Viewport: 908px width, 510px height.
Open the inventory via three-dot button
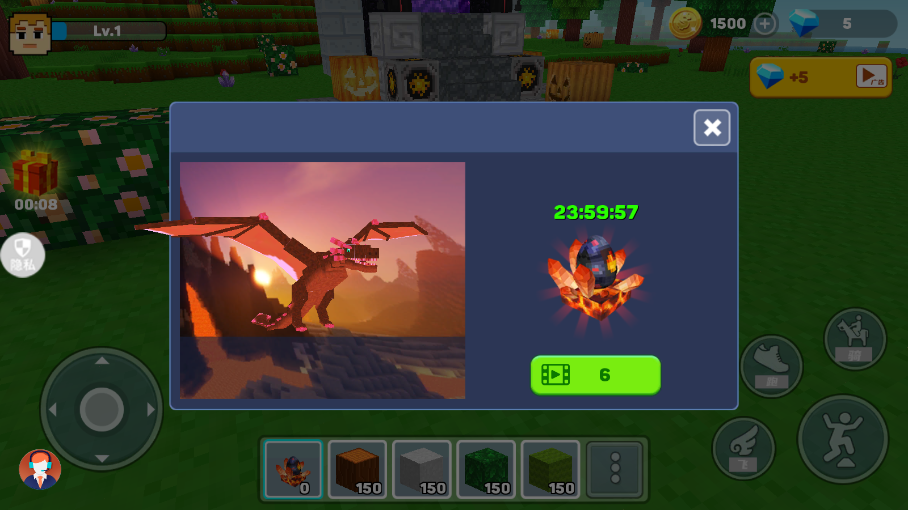(x=614, y=469)
